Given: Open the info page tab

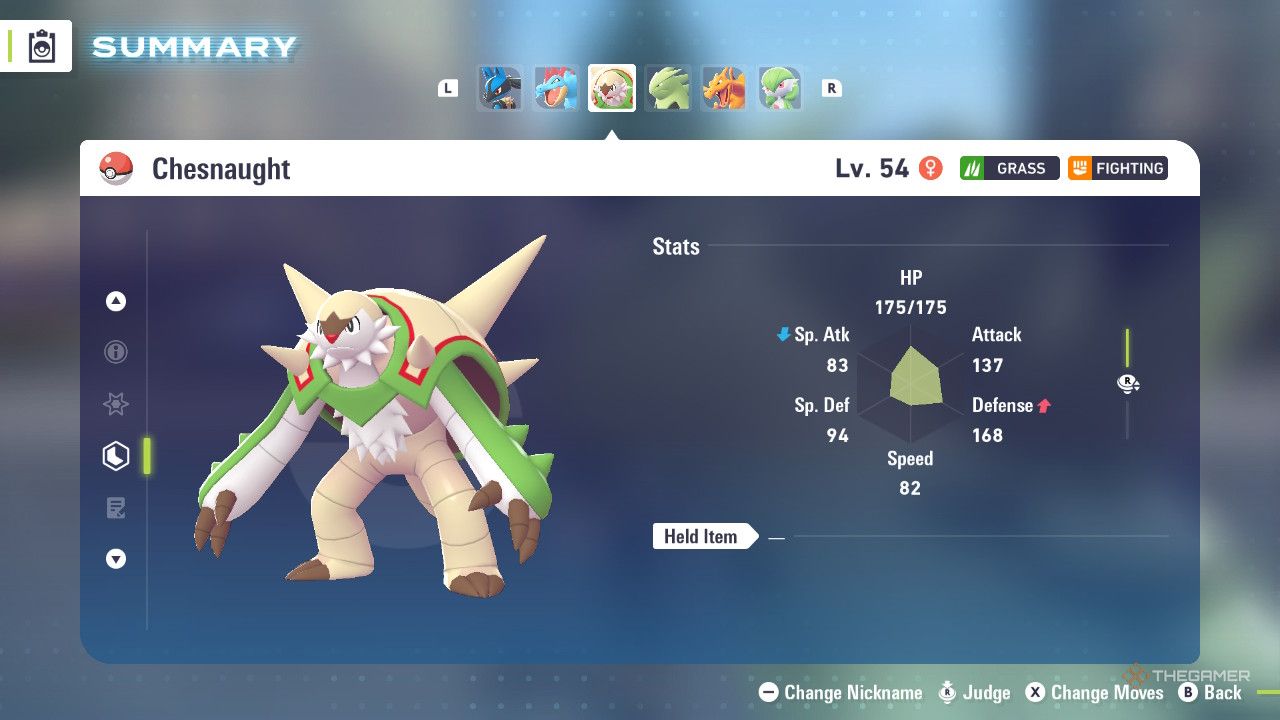Looking at the screenshot, I should tap(116, 352).
